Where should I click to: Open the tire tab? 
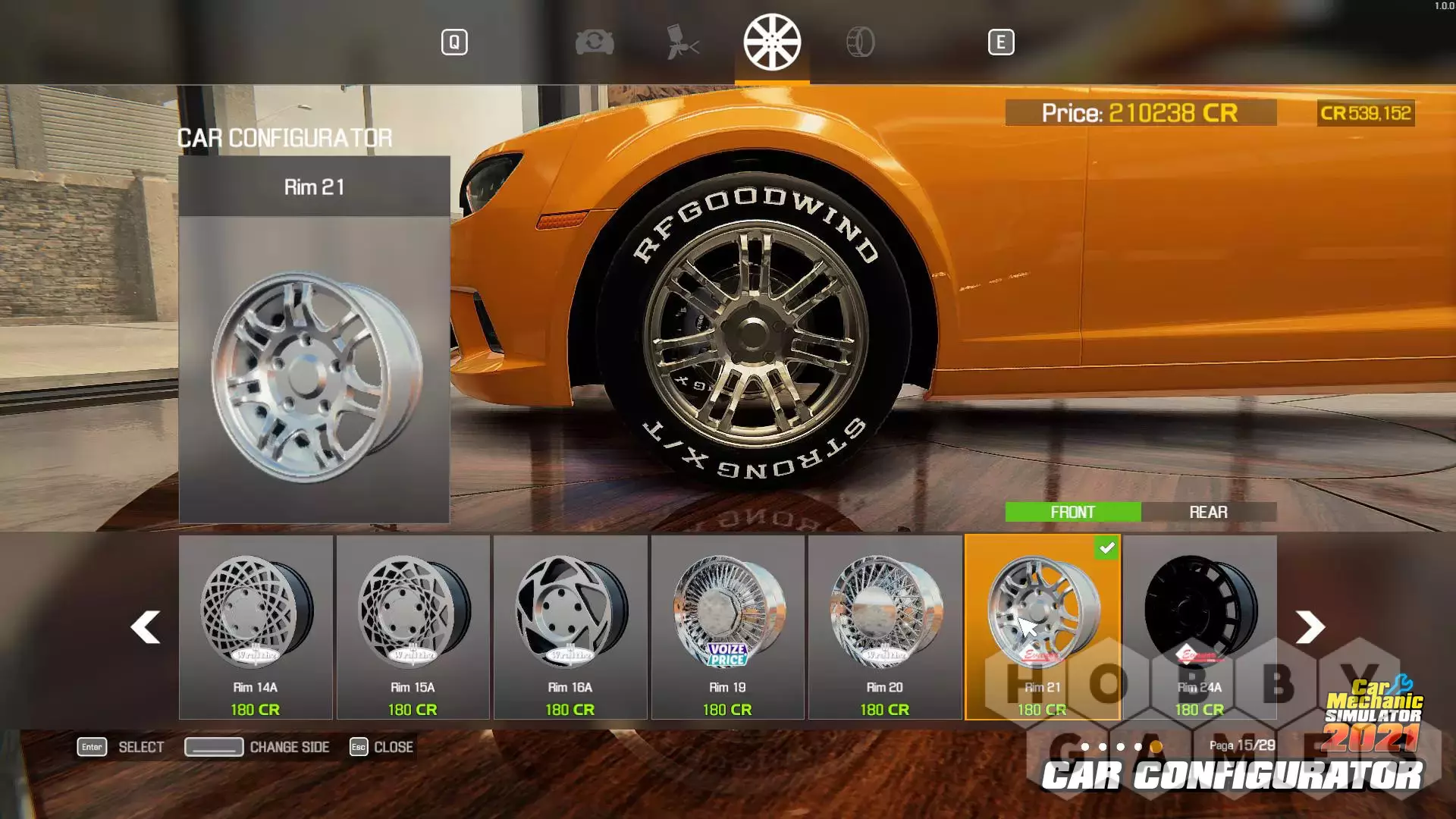[861, 42]
